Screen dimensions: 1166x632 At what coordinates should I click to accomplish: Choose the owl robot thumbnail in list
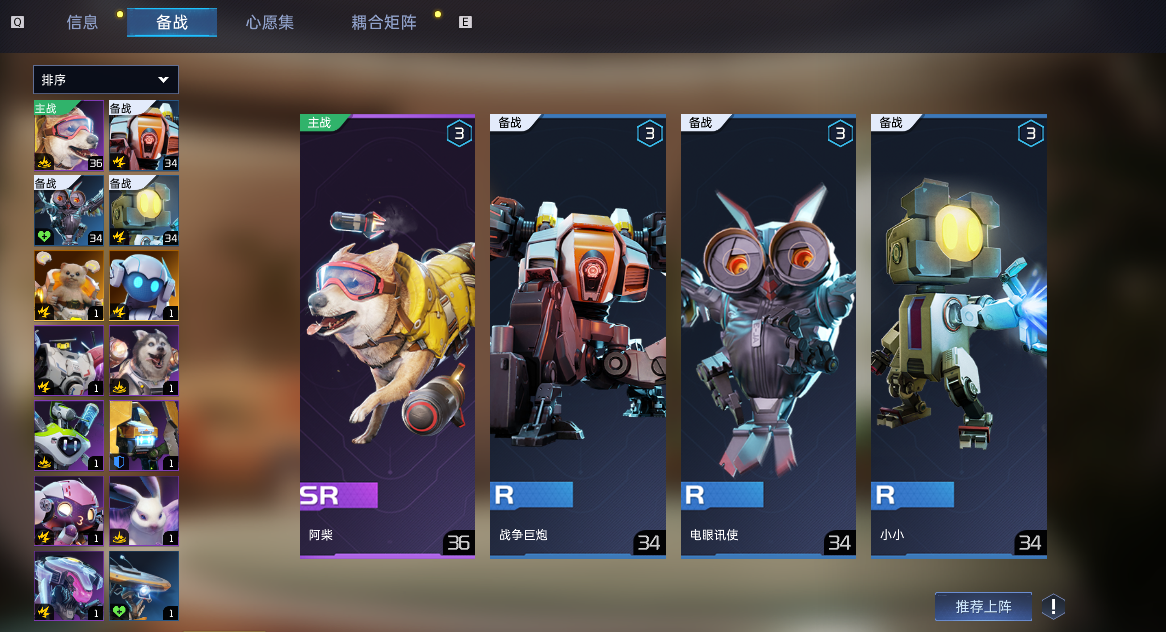pos(69,210)
